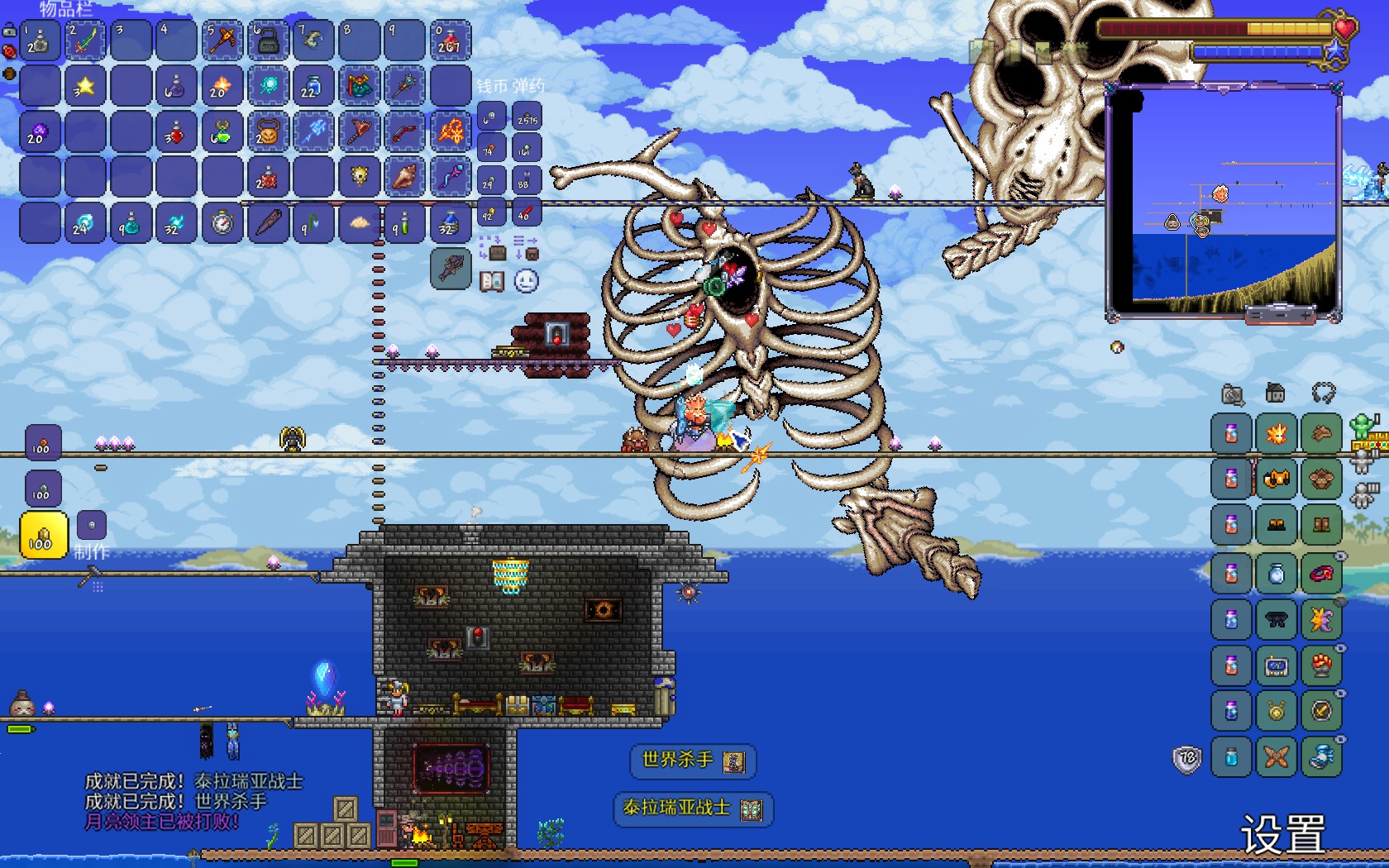Select the golden pickaxe in hotbar slot 5
The height and width of the screenshot is (868, 1389).
tap(222, 41)
